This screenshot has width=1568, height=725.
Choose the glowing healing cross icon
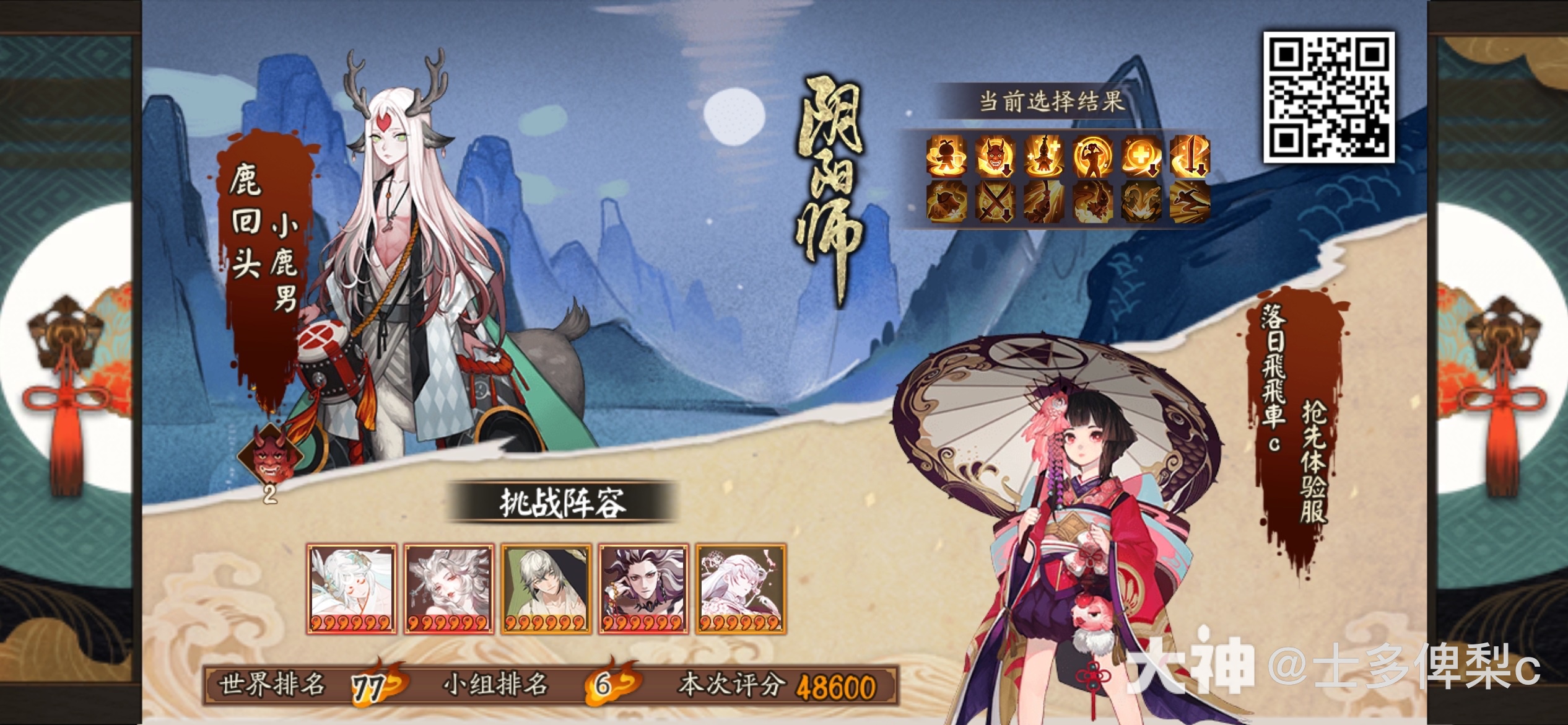coord(1141,156)
